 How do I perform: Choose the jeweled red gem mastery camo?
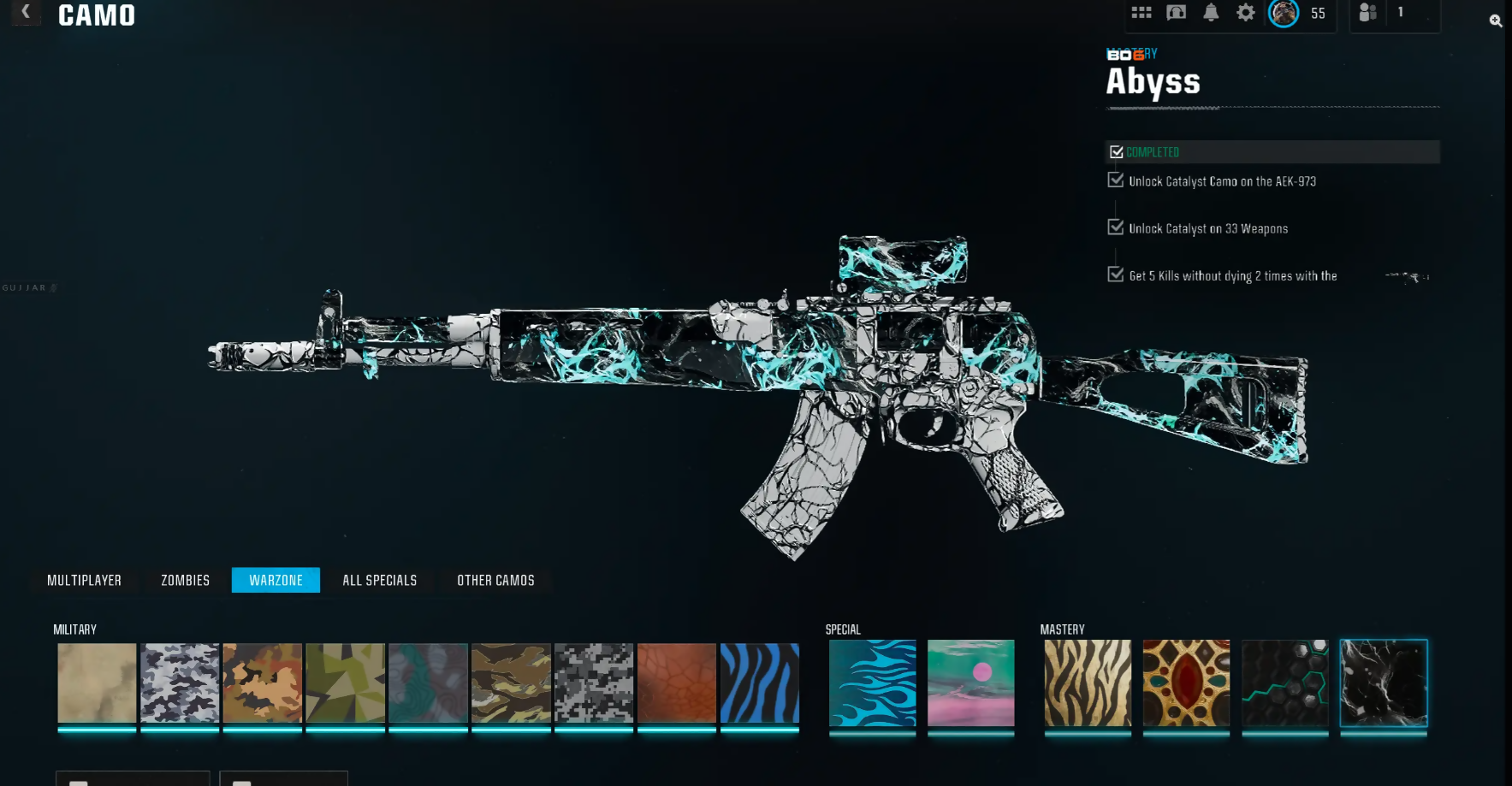pyautogui.click(x=1186, y=683)
